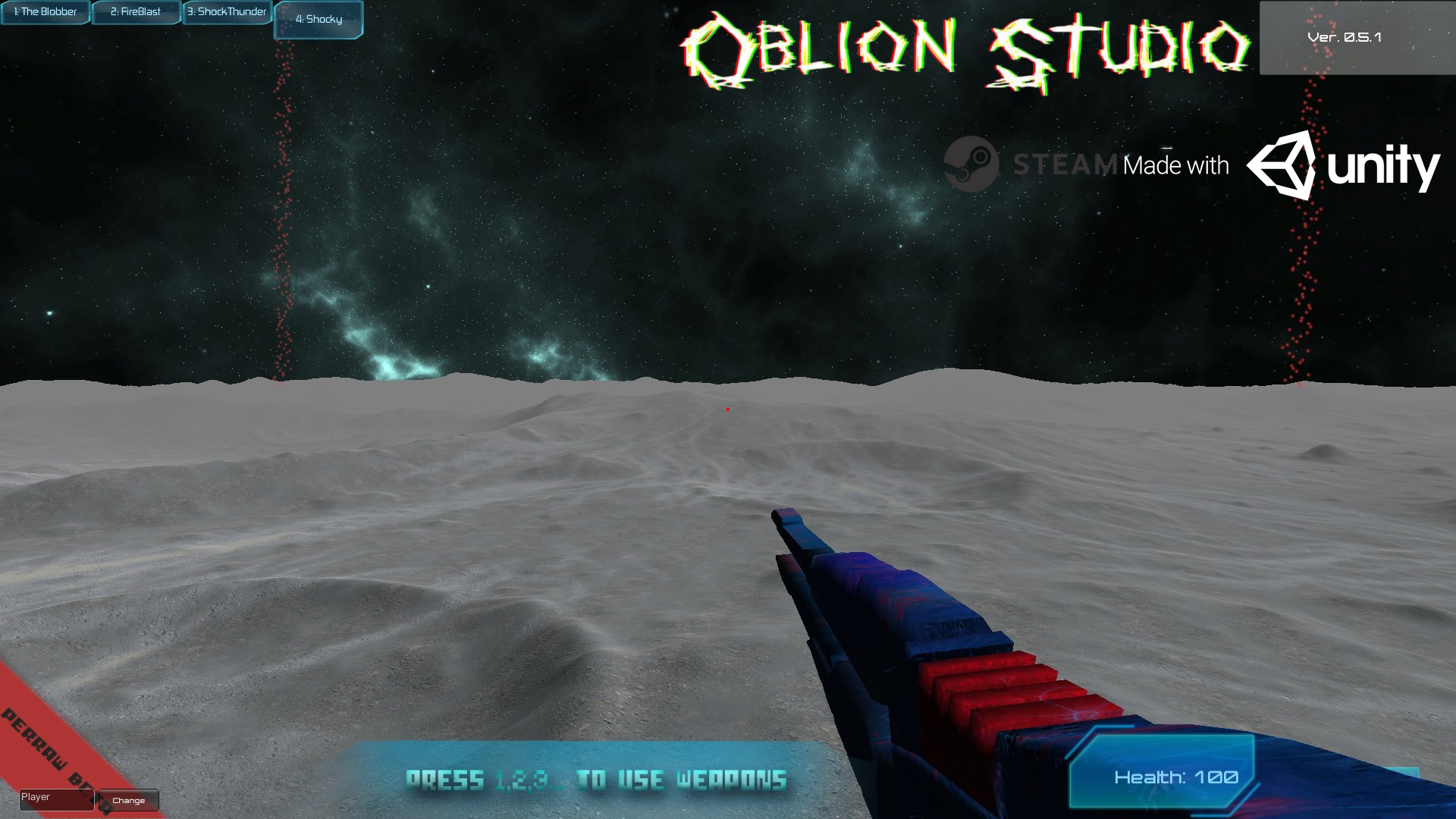
Task: Click the Steam logo icon
Action: pos(973,161)
